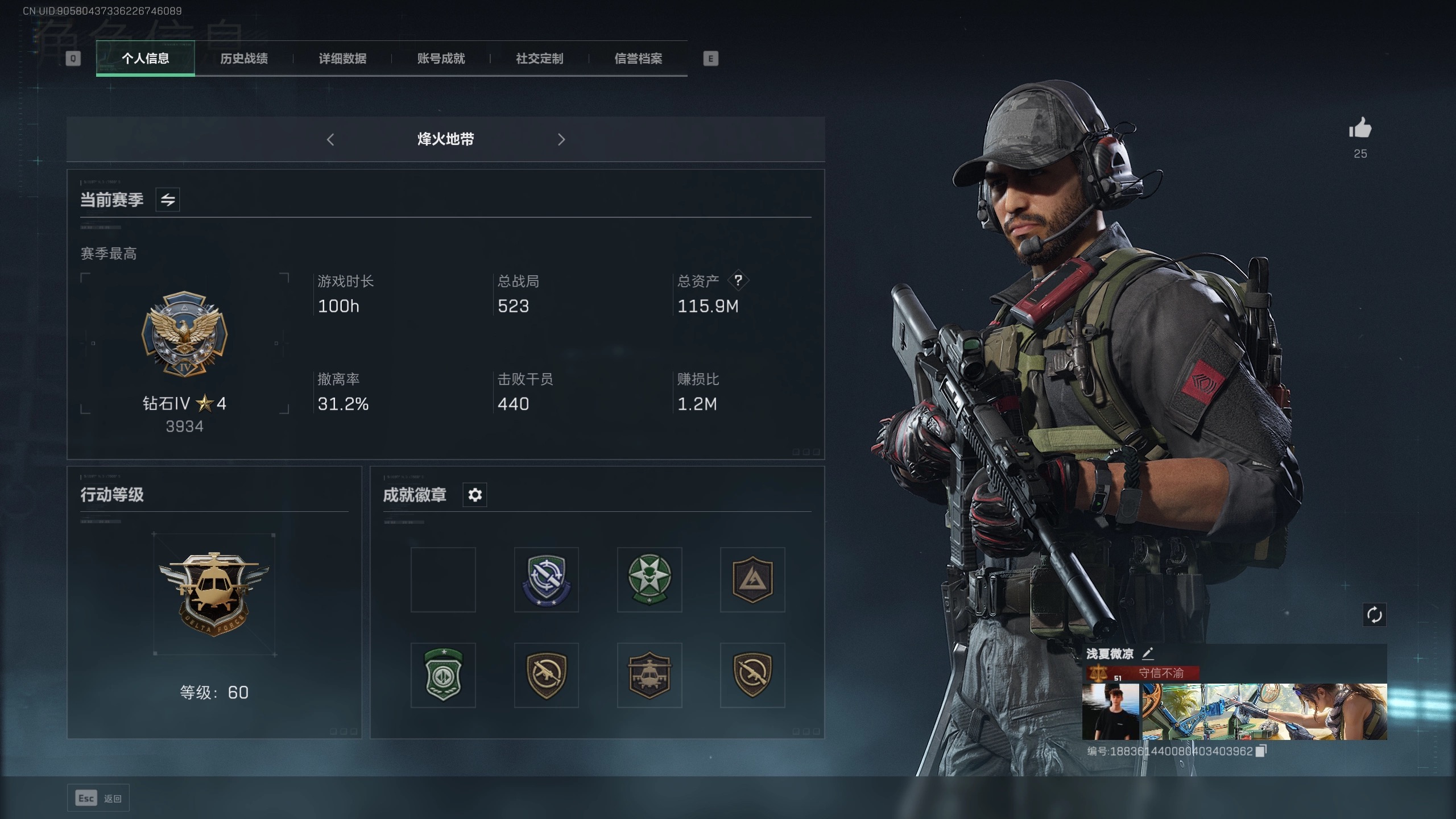Click the right arrow beside 烽火地带

pyautogui.click(x=561, y=139)
